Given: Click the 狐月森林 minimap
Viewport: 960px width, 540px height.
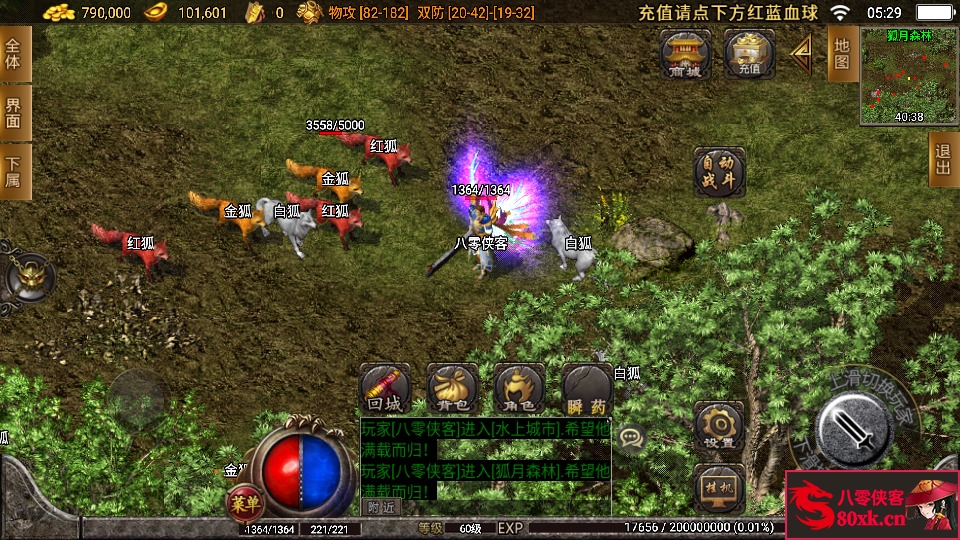Looking at the screenshot, I should tap(909, 75).
